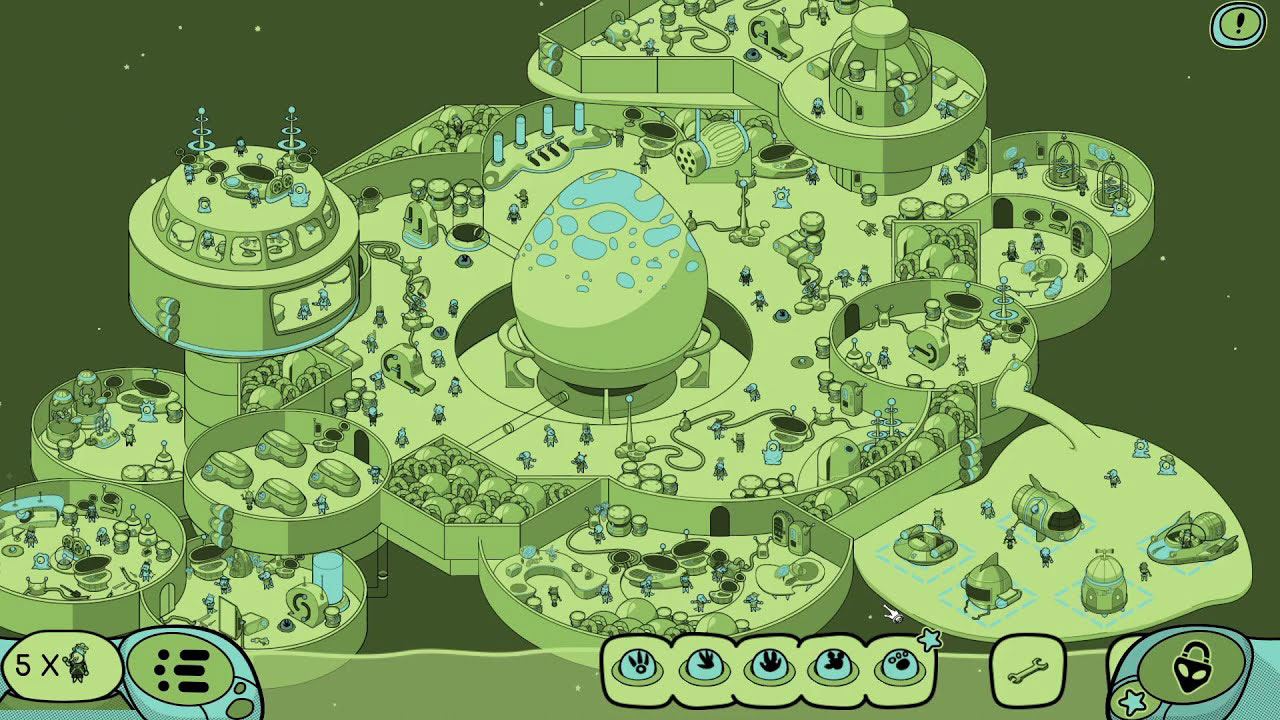Click the star beside the footprint pods

(x=930, y=639)
